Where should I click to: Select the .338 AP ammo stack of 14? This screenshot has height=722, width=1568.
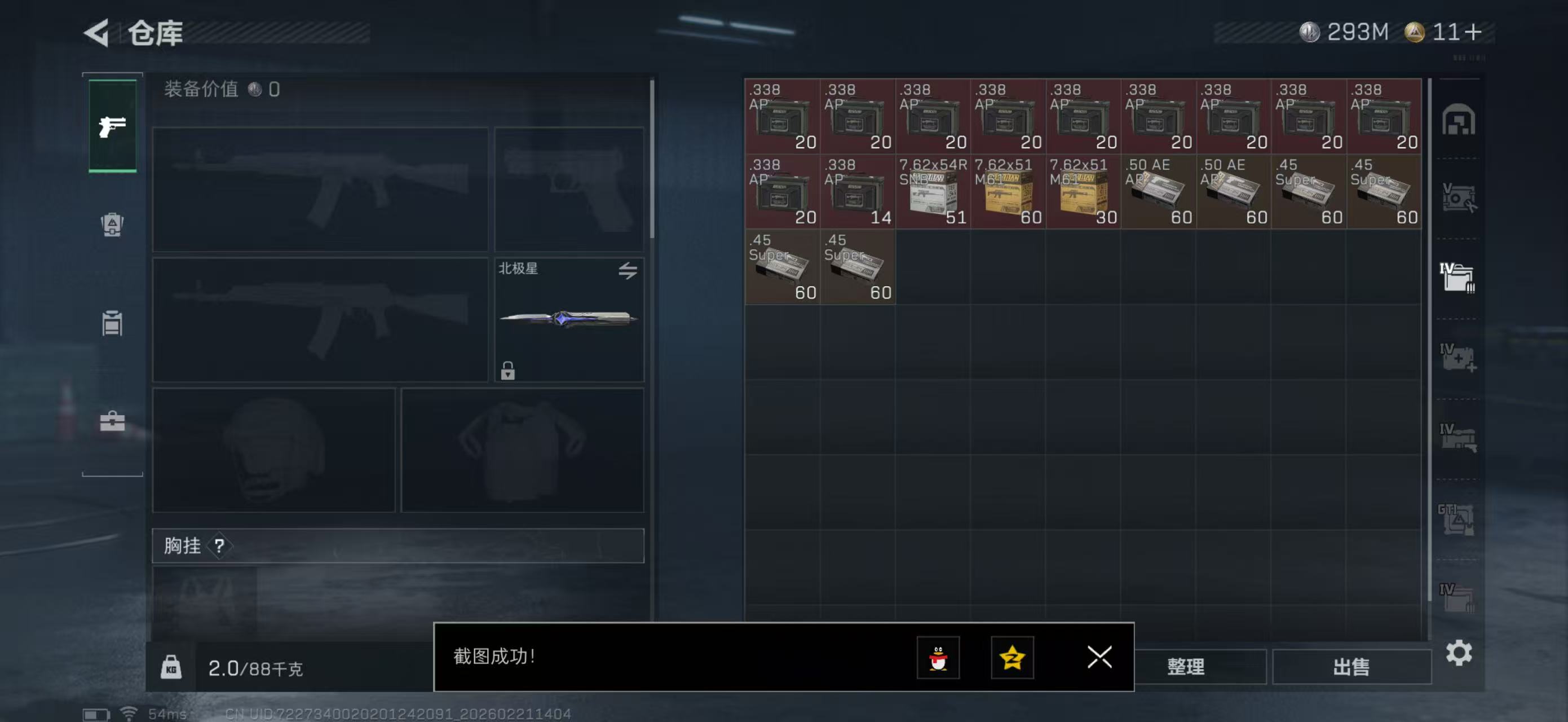[858, 192]
